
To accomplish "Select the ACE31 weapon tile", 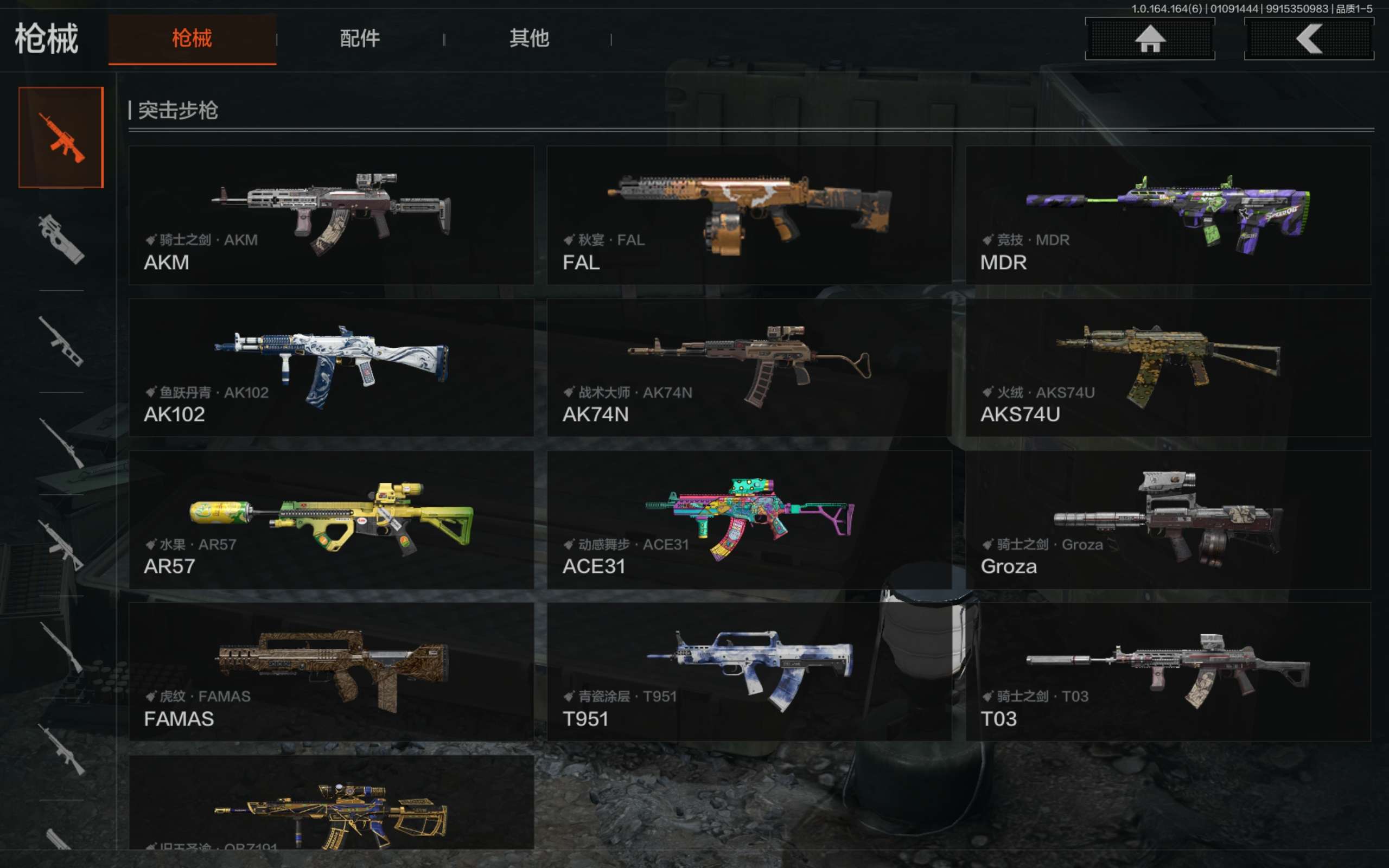I will [x=749, y=520].
